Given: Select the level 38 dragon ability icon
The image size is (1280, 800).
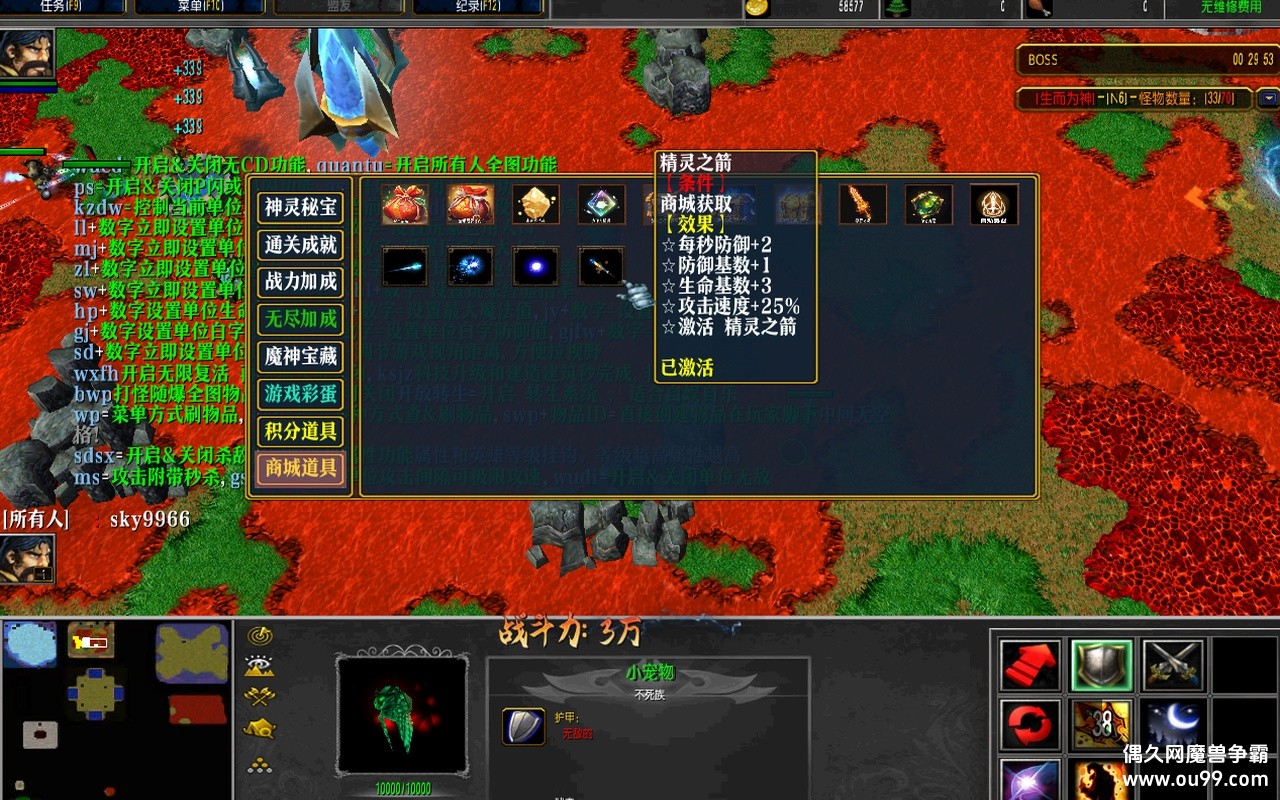Looking at the screenshot, I should coord(1100,724).
